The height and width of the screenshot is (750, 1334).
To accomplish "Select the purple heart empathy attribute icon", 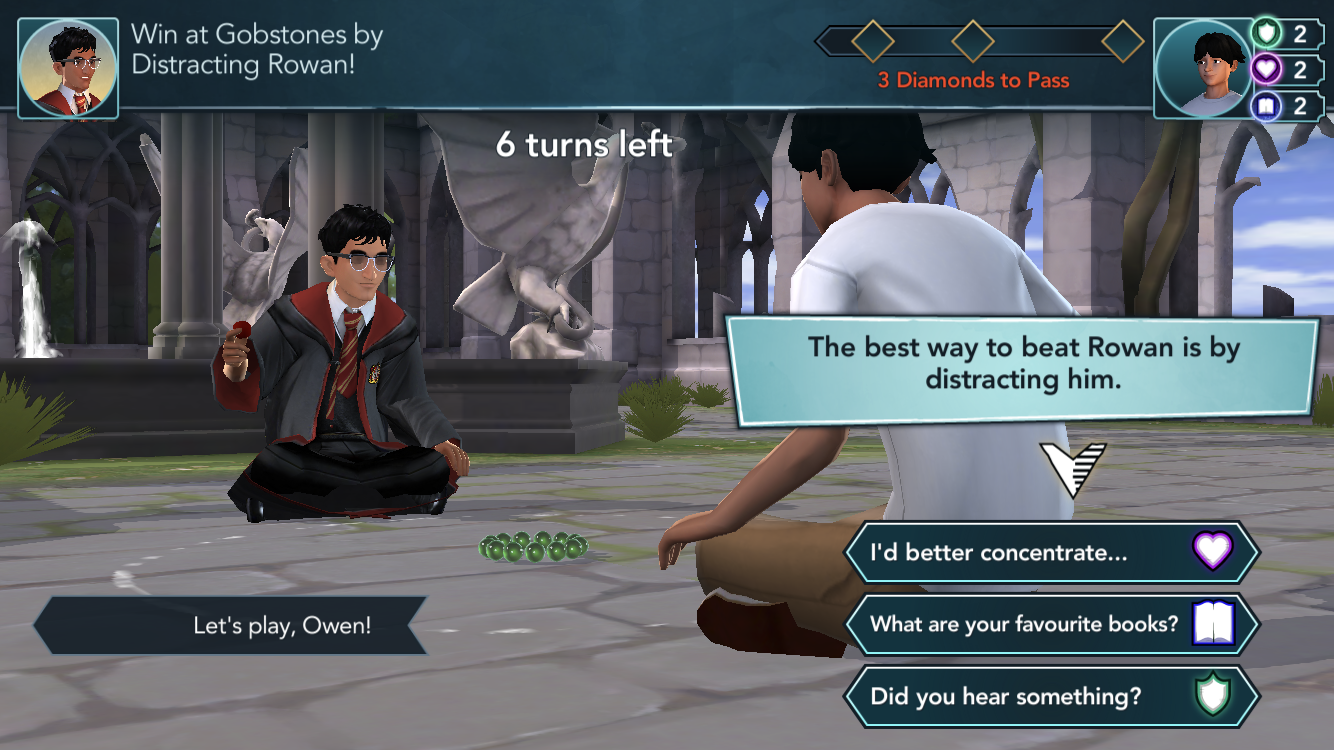I will pos(1267,69).
